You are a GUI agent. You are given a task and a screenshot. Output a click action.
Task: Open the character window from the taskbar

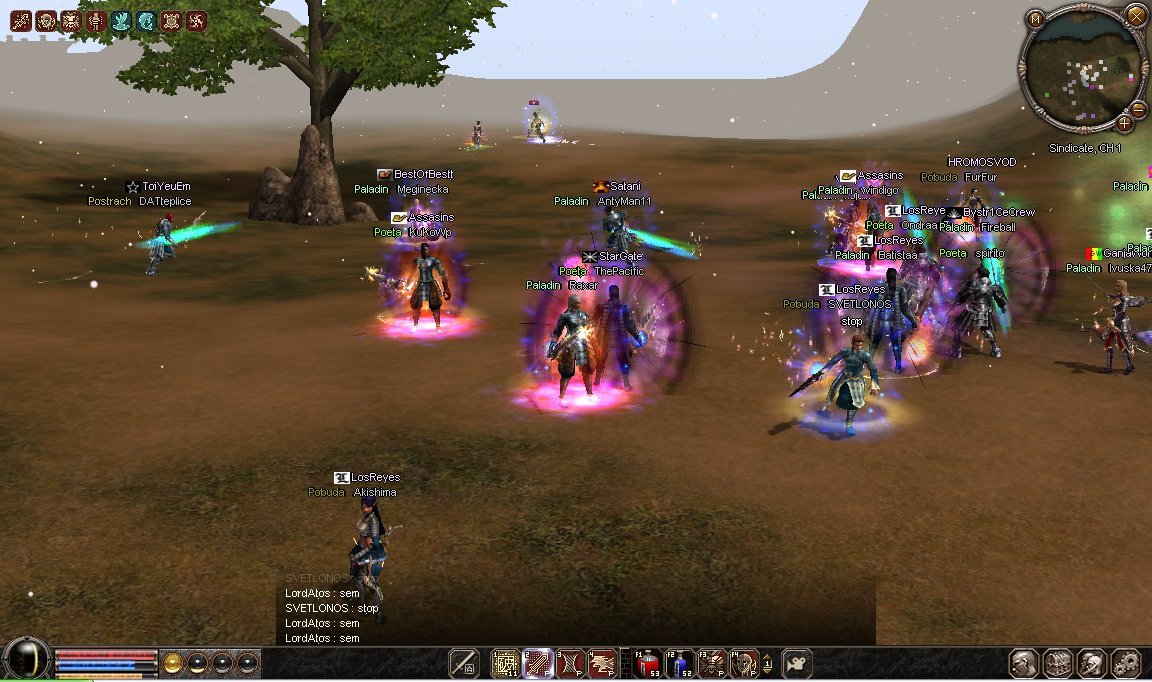pos(1023,664)
